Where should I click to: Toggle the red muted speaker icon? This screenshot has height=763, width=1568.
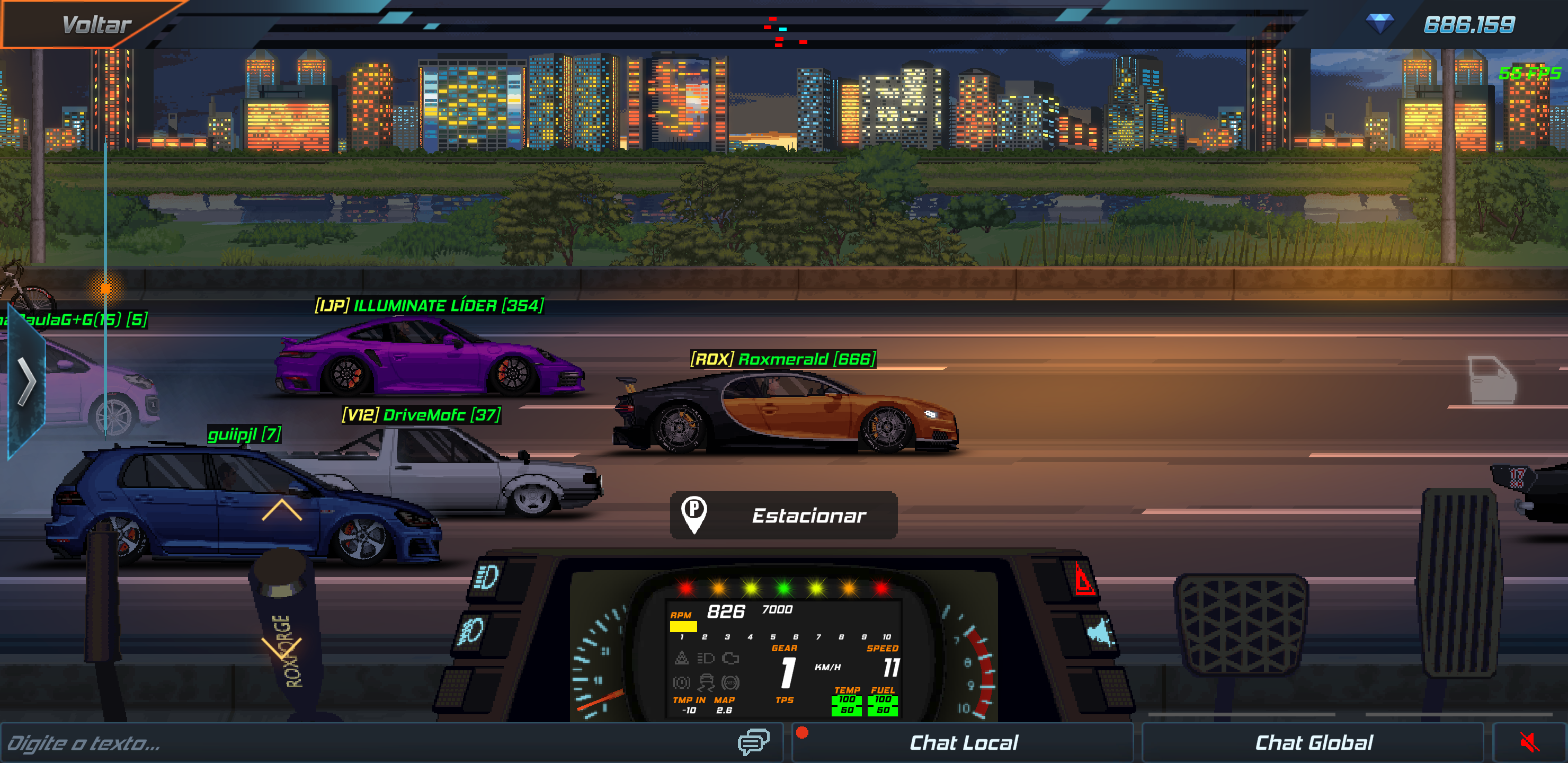tap(1529, 743)
